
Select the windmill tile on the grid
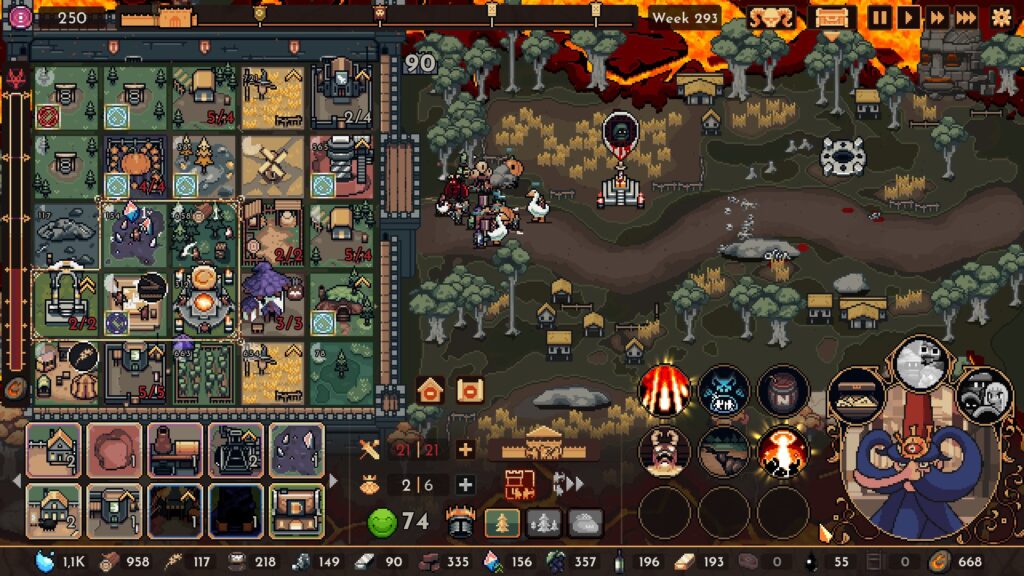pyautogui.click(x=272, y=164)
